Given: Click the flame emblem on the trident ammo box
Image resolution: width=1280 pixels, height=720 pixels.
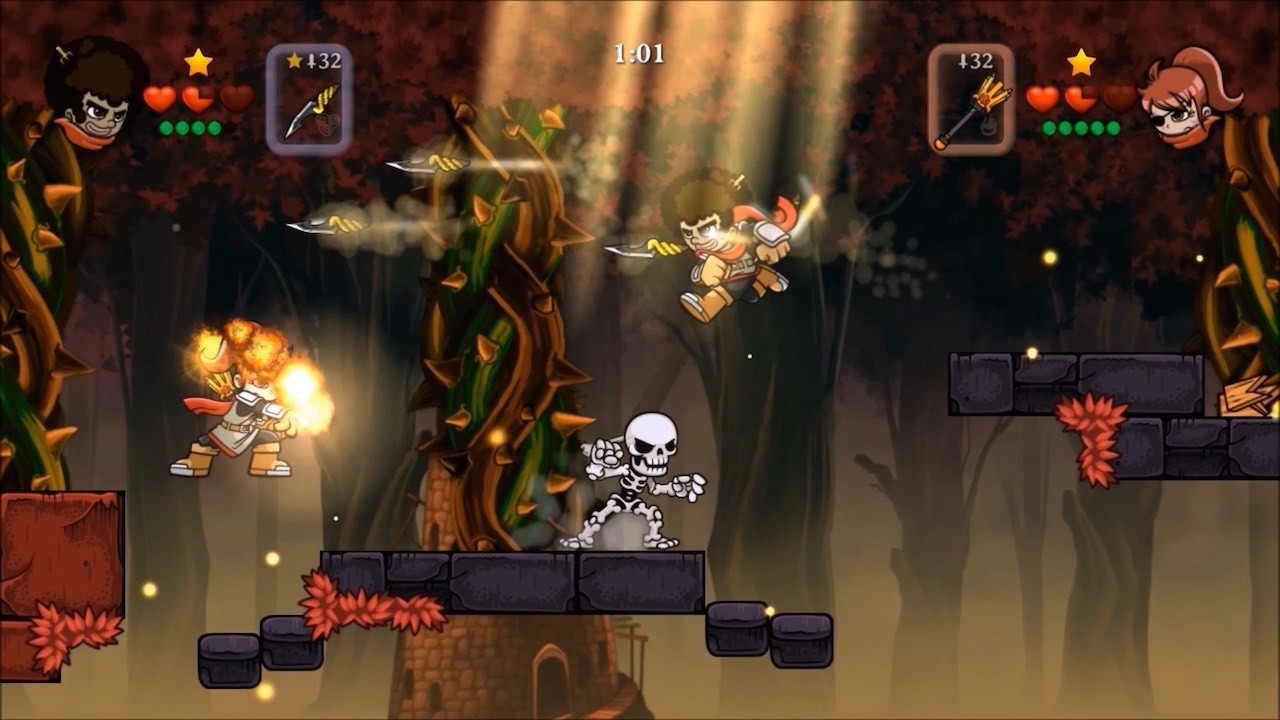Looking at the screenshot, I should 986,126.
